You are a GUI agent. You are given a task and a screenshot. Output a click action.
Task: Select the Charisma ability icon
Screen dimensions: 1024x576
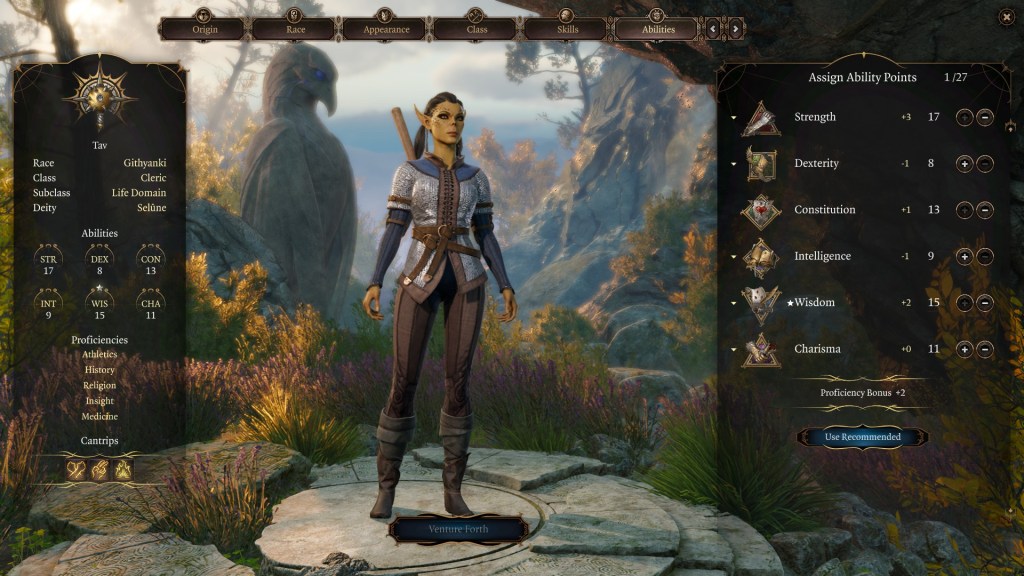(x=761, y=350)
